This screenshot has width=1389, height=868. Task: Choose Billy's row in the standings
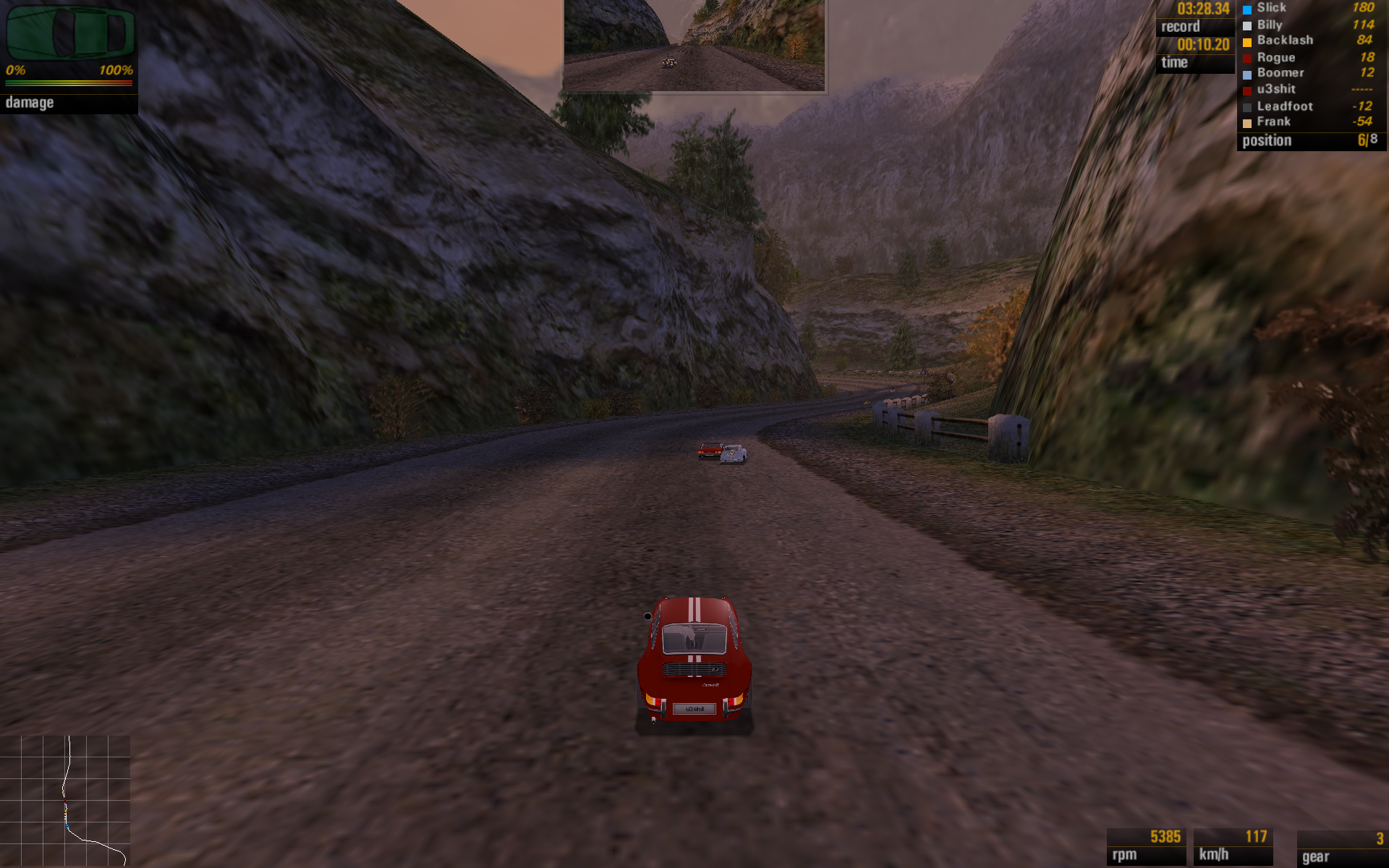coord(1309,25)
